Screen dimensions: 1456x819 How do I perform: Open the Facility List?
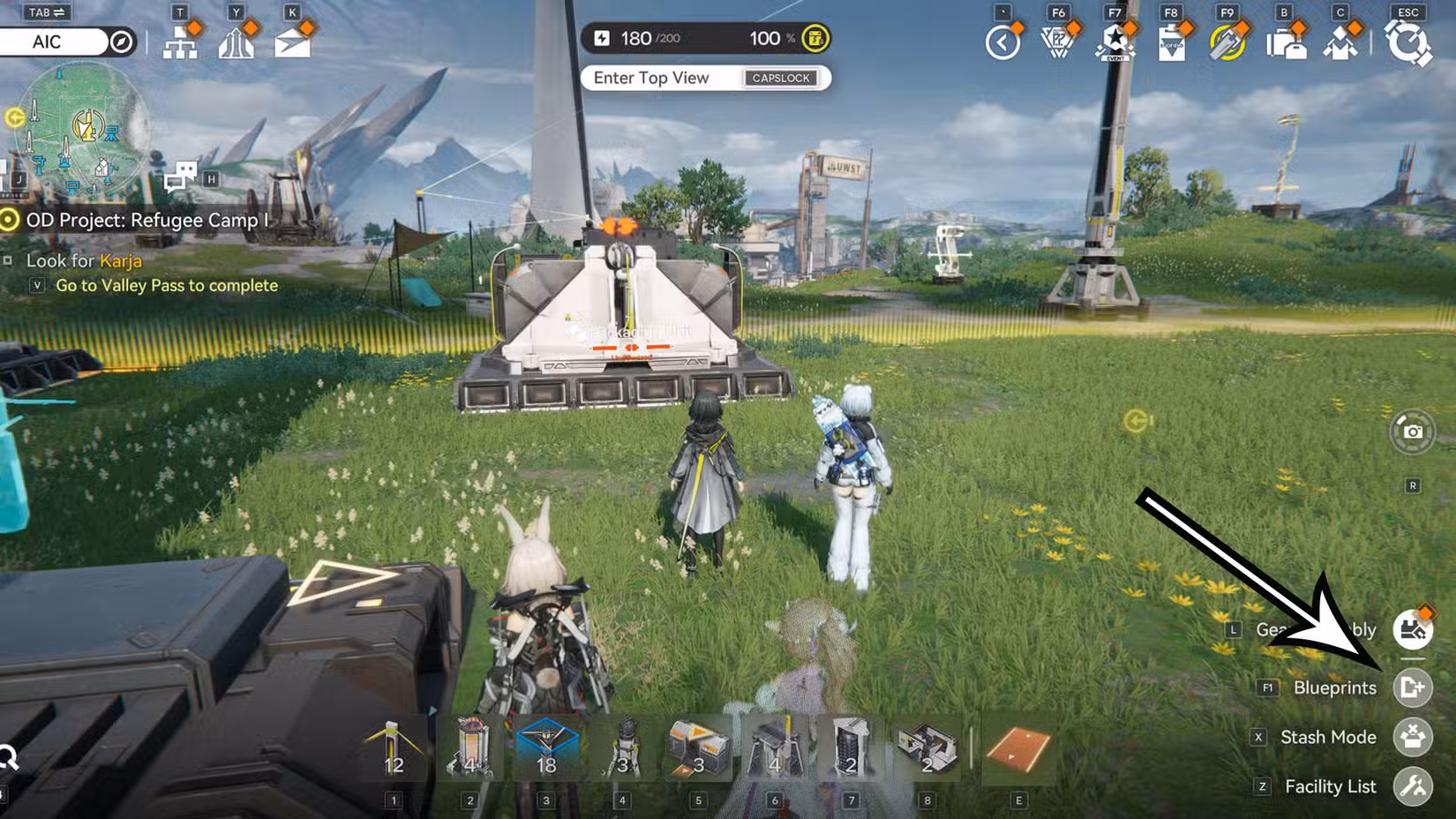(x=1413, y=786)
